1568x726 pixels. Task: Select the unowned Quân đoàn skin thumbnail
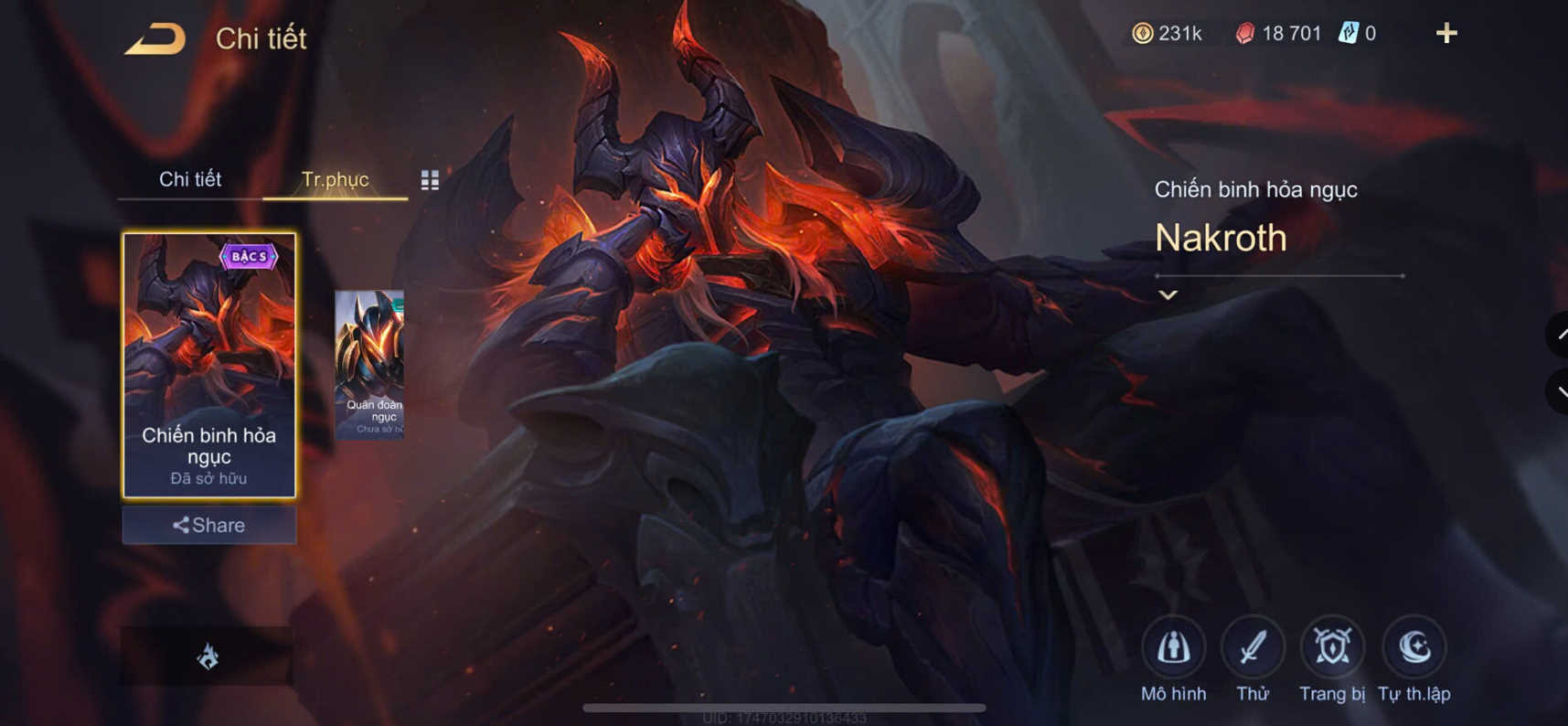pyautogui.click(x=369, y=364)
